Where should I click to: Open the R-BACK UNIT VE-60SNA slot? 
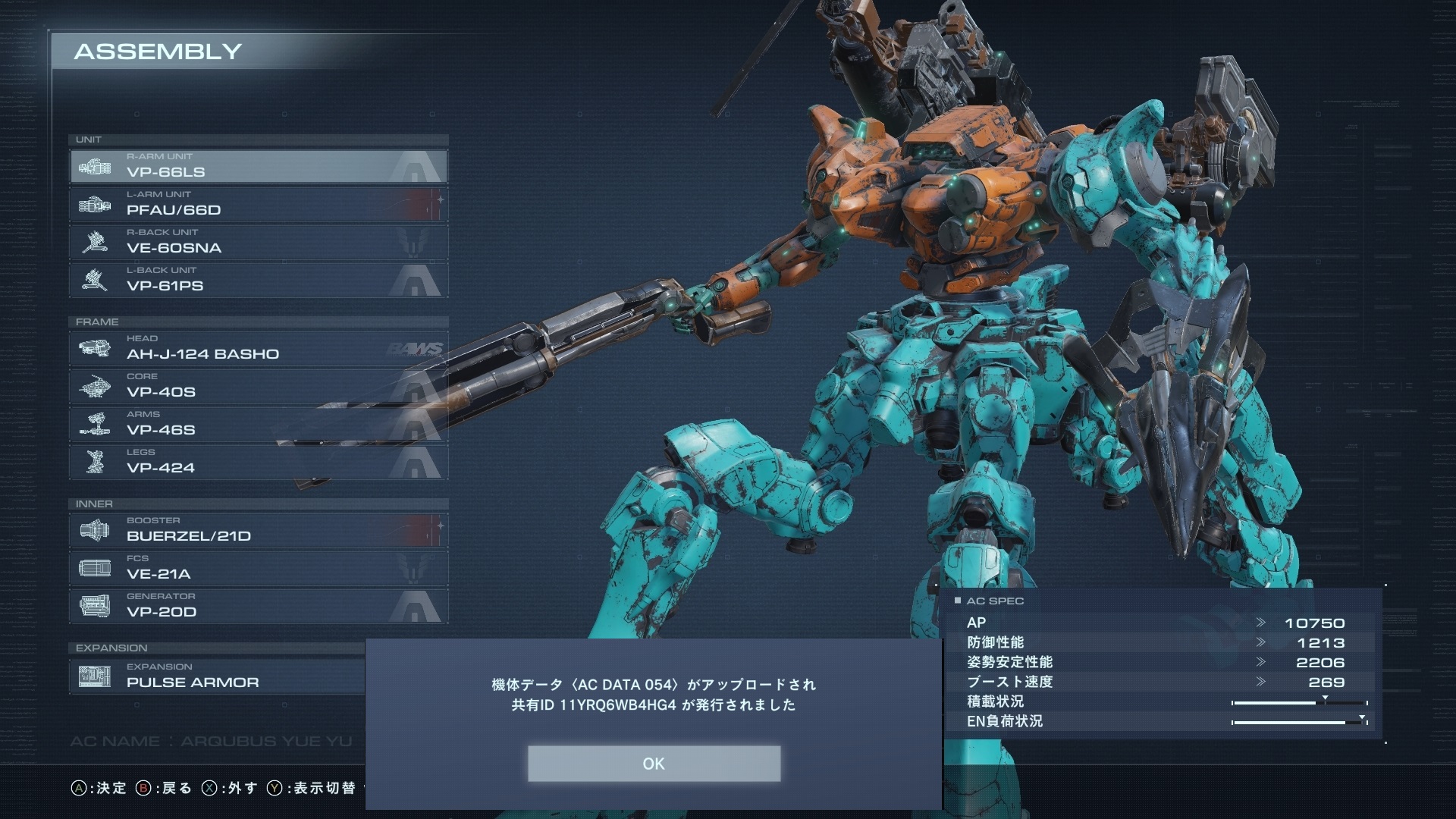(x=258, y=242)
